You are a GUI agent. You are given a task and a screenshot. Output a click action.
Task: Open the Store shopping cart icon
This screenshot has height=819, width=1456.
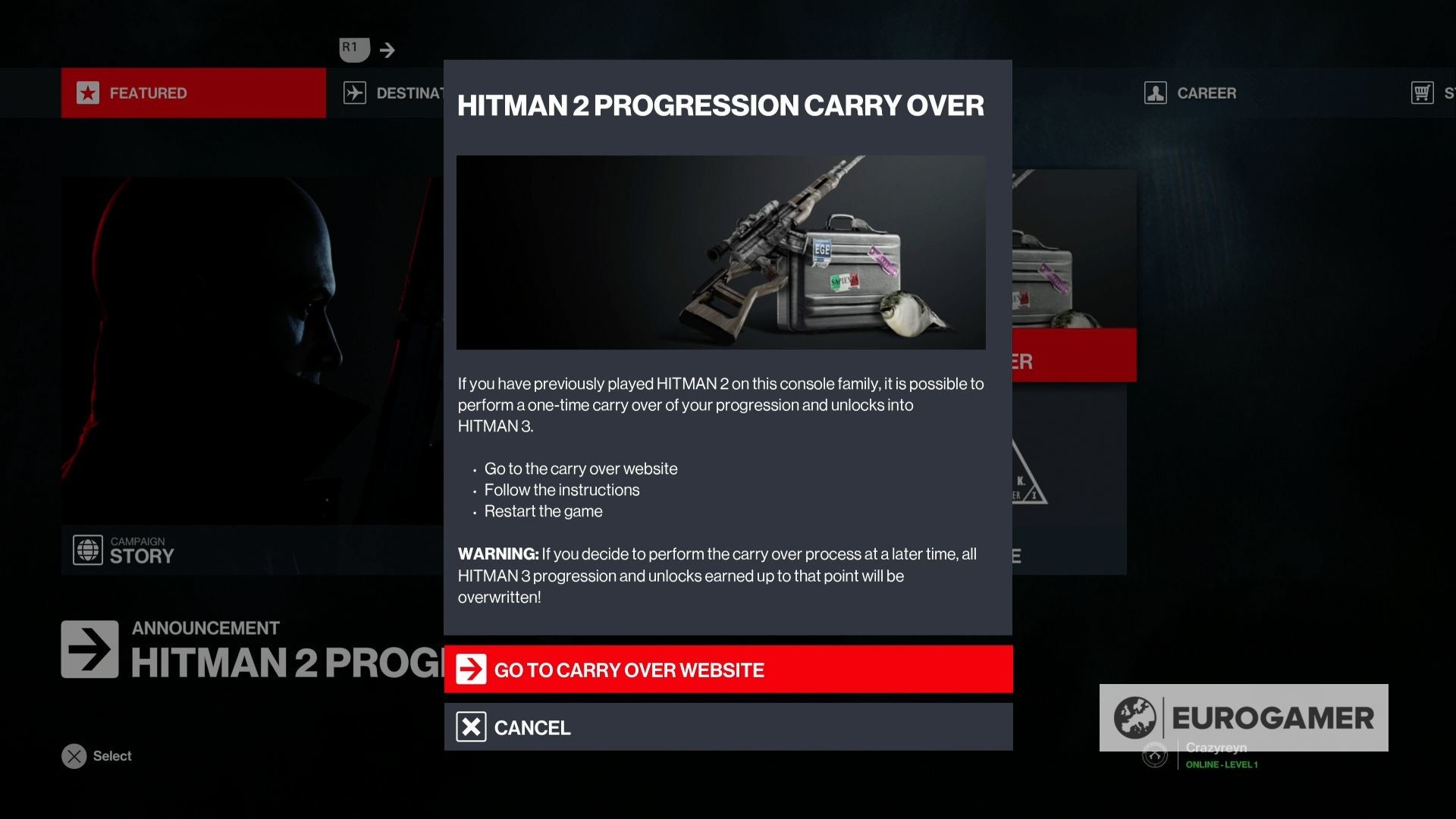(1422, 93)
